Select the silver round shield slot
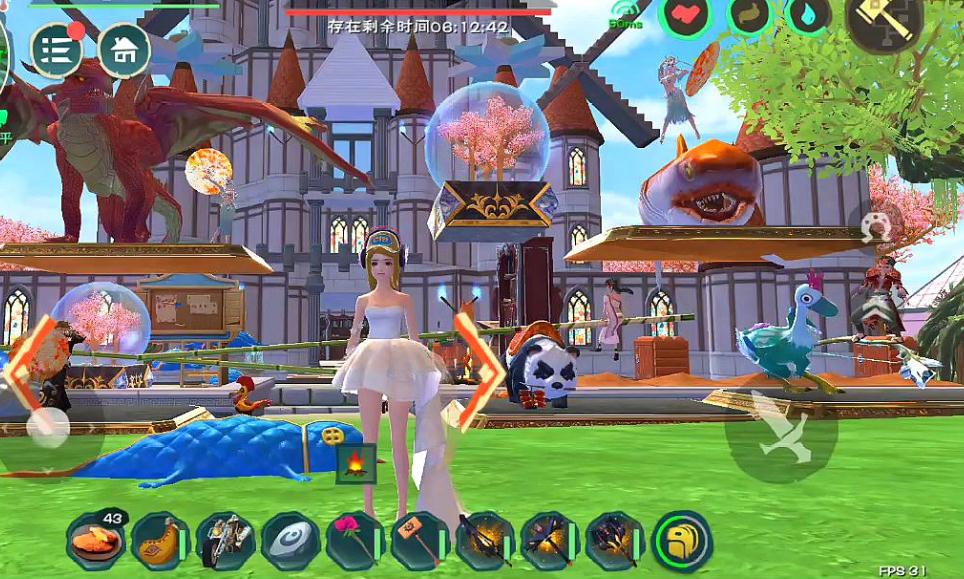 (290, 541)
